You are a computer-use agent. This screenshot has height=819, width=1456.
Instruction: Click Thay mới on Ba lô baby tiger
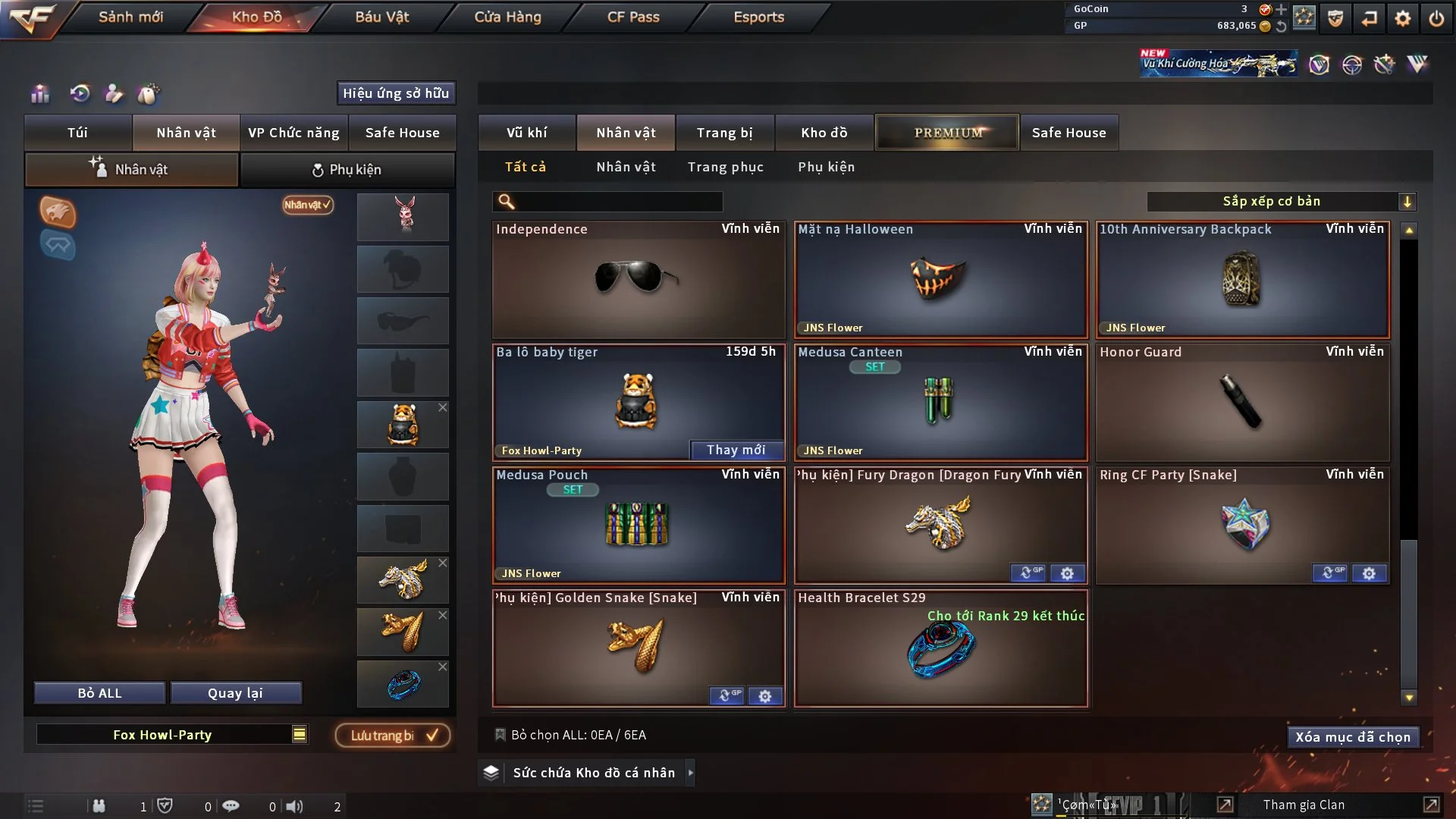tap(736, 450)
